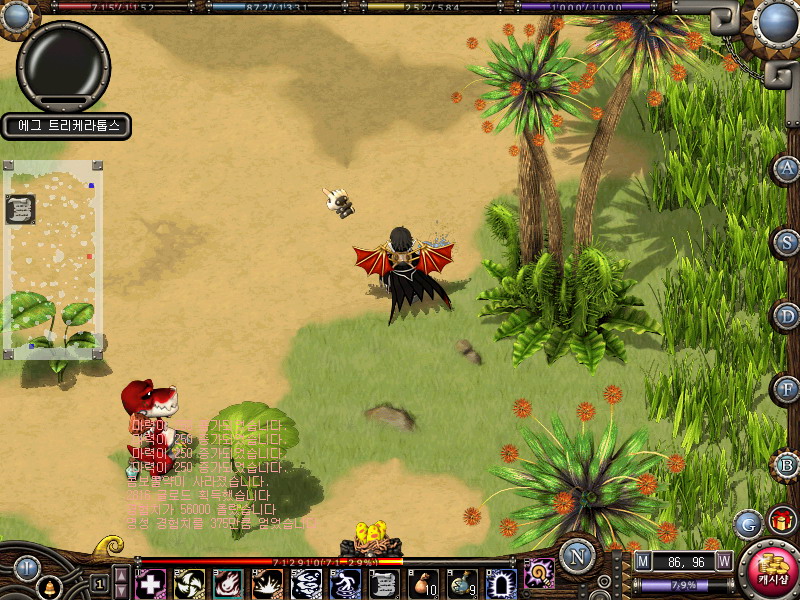The height and width of the screenshot is (600, 800).
Task: Click the round B menu button
Action: pyautogui.click(x=787, y=465)
